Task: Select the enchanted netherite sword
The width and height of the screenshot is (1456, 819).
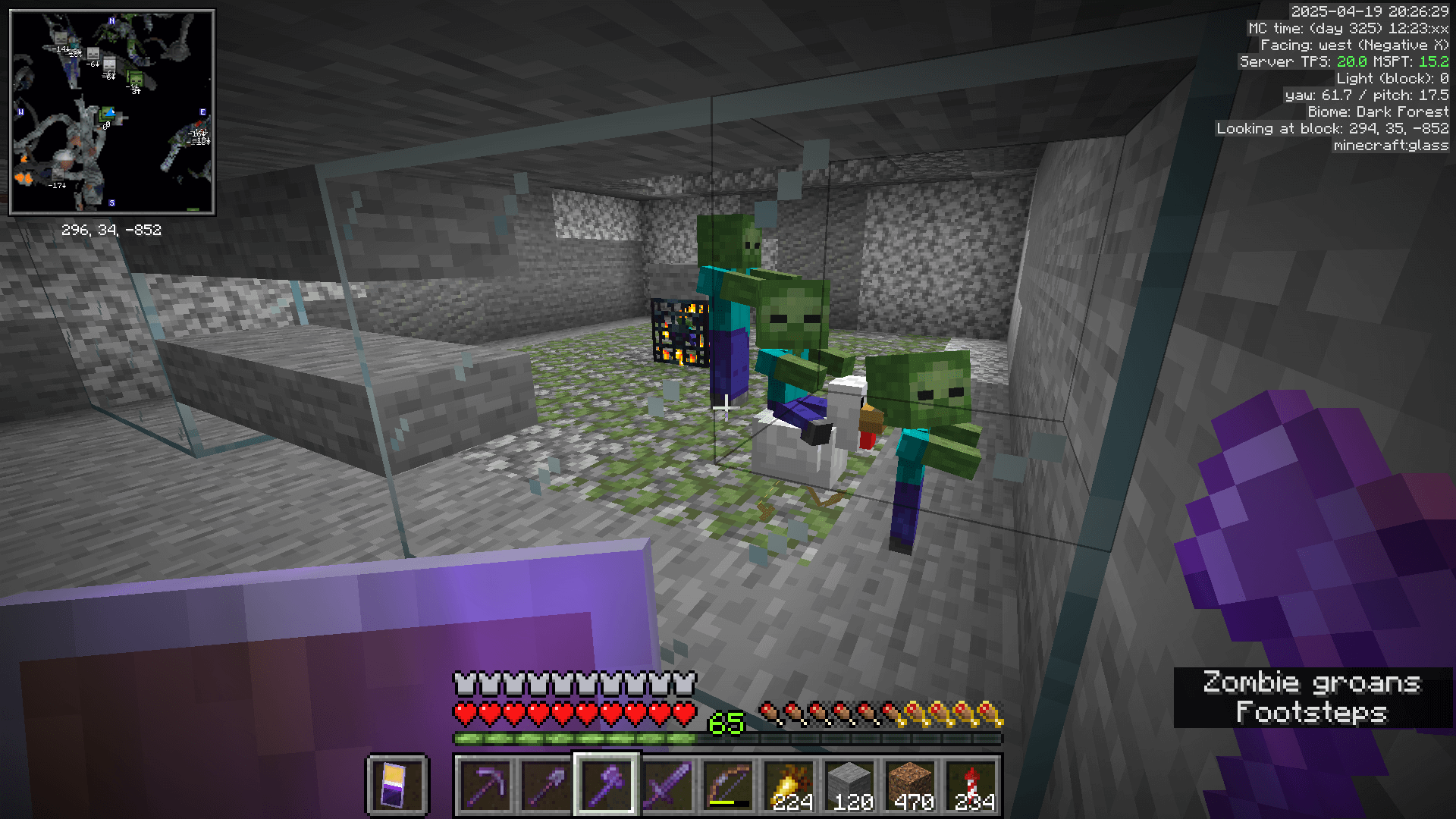Action: [669, 785]
